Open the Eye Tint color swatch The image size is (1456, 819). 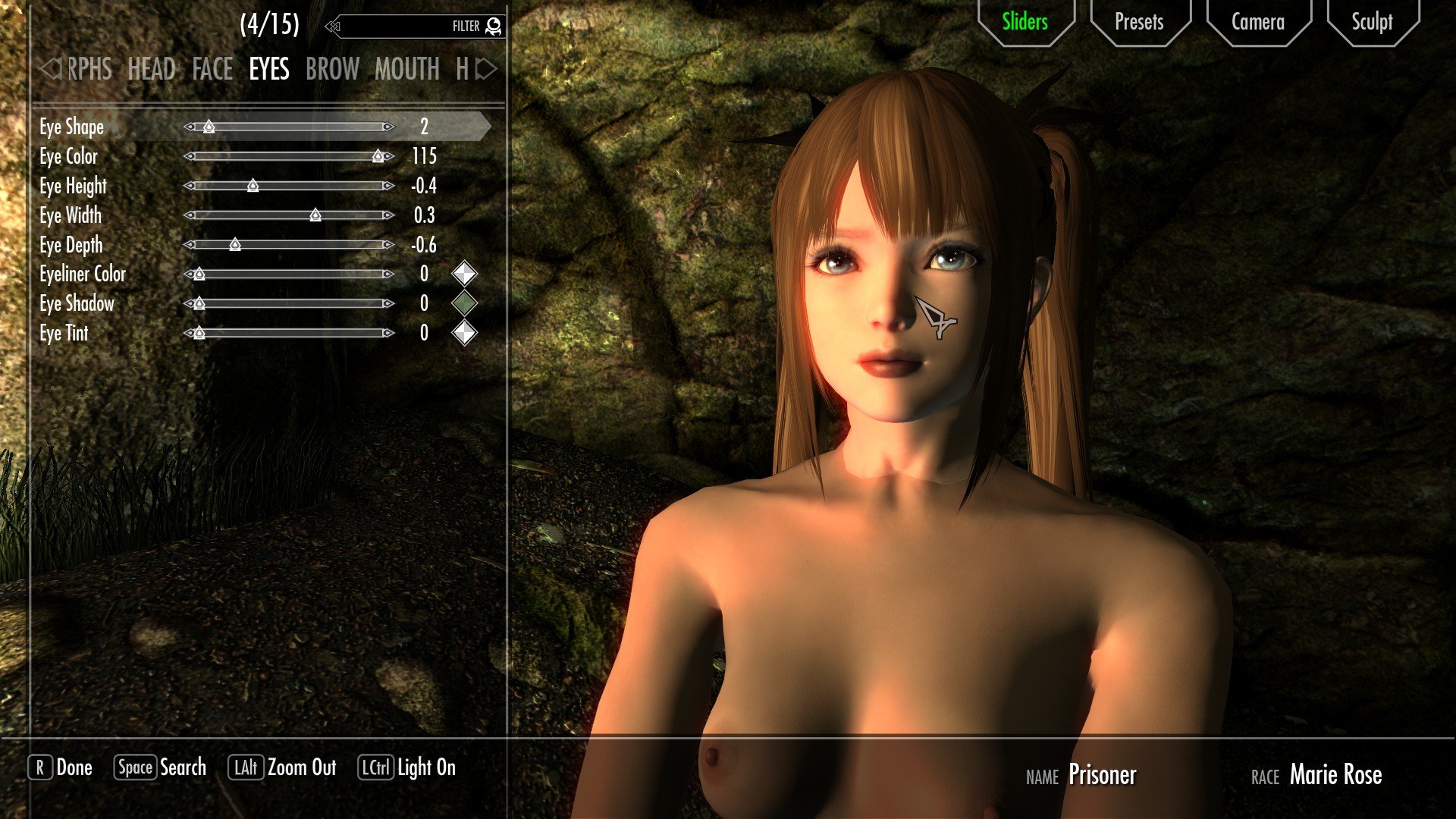click(x=464, y=333)
